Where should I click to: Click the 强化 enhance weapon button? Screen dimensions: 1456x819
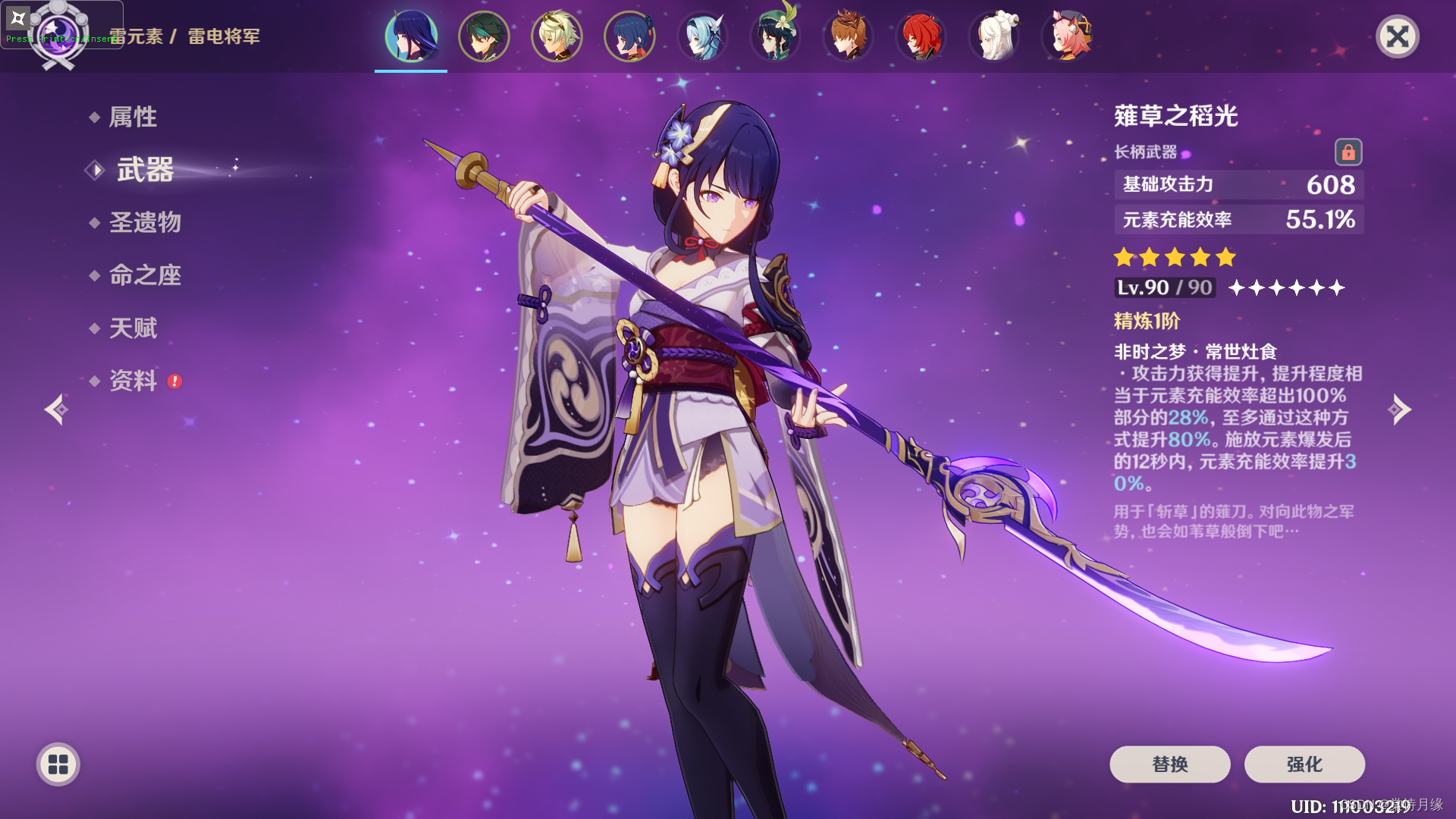pyautogui.click(x=1304, y=764)
